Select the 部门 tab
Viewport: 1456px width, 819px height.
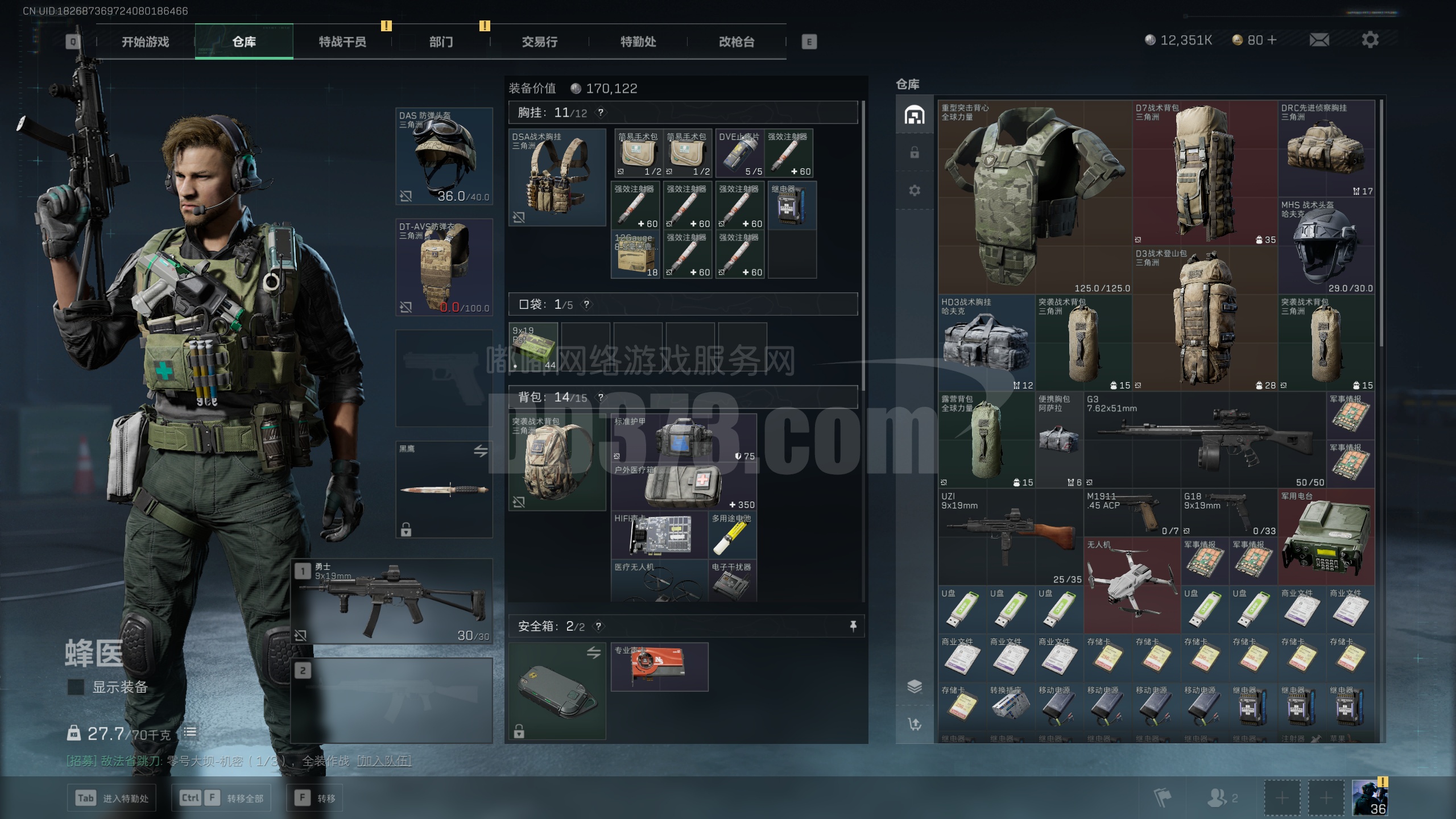(441, 42)
